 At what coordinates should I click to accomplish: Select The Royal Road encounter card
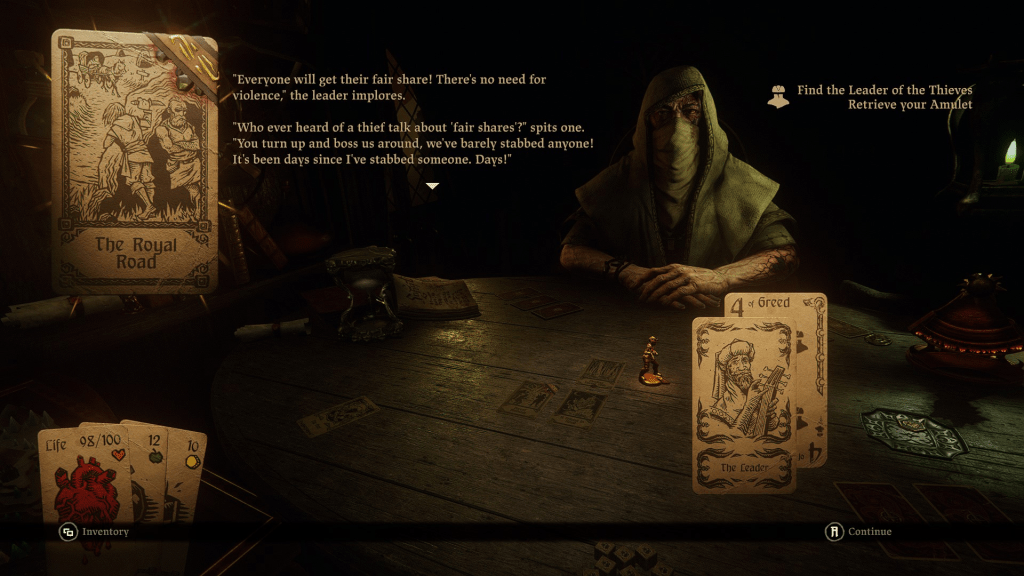pos(136,160)
